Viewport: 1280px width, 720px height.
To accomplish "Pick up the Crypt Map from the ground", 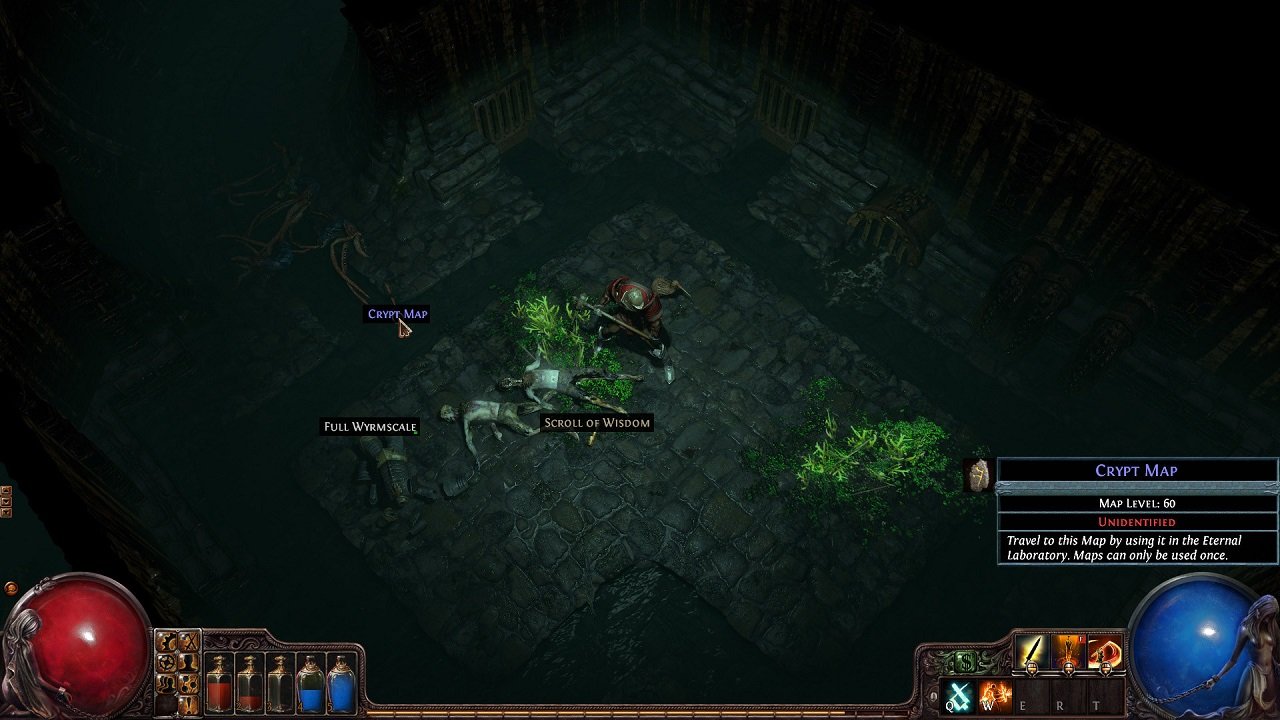I will [x=398, y=313].
